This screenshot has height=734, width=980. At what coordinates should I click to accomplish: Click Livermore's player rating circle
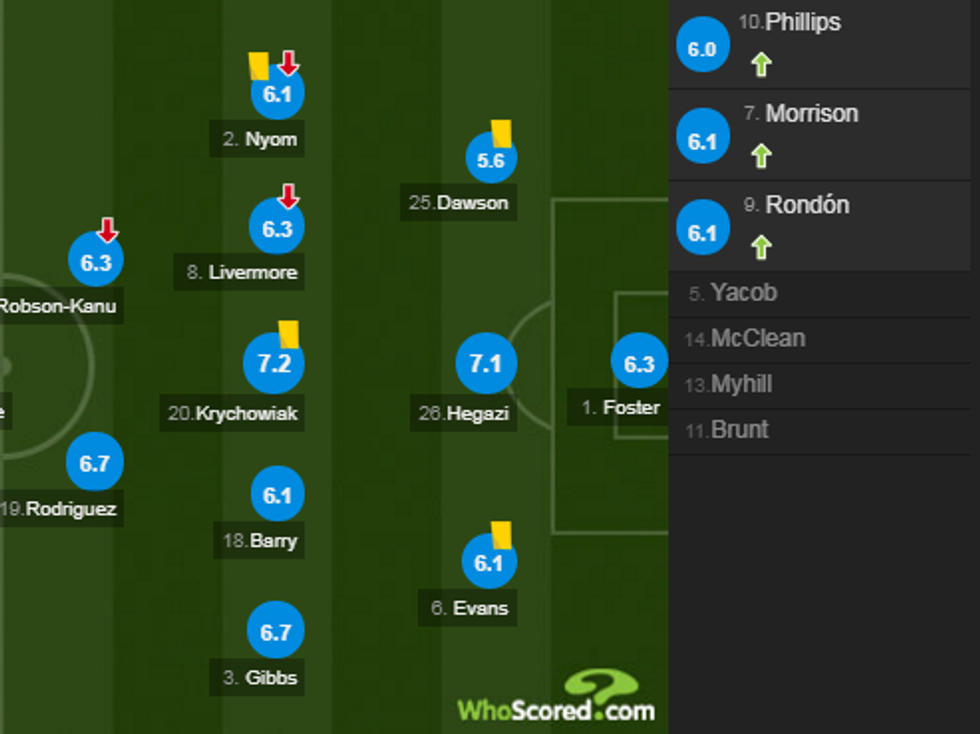click(x=277, y=228)
